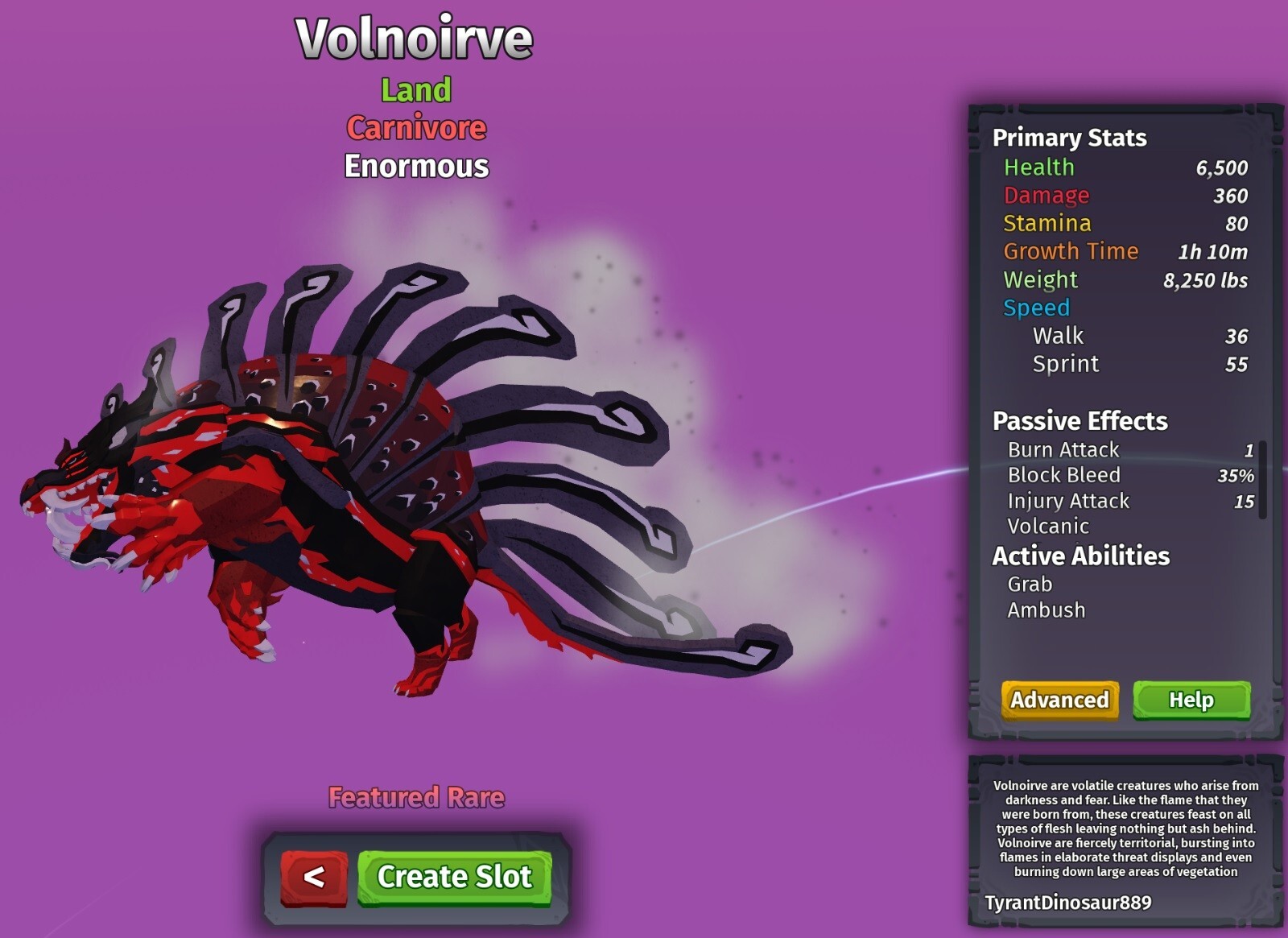This screenshot has height=938, width=1288.
Task: Open the Help panel
Action: pyautogui.click(x=1191, y=700)
